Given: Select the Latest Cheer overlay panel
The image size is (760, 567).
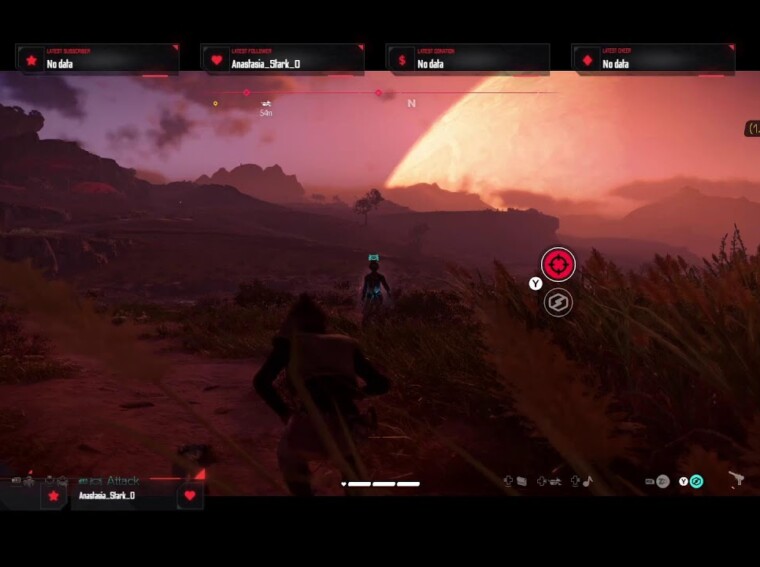Looking at the screenshot, I should point(653,60).
